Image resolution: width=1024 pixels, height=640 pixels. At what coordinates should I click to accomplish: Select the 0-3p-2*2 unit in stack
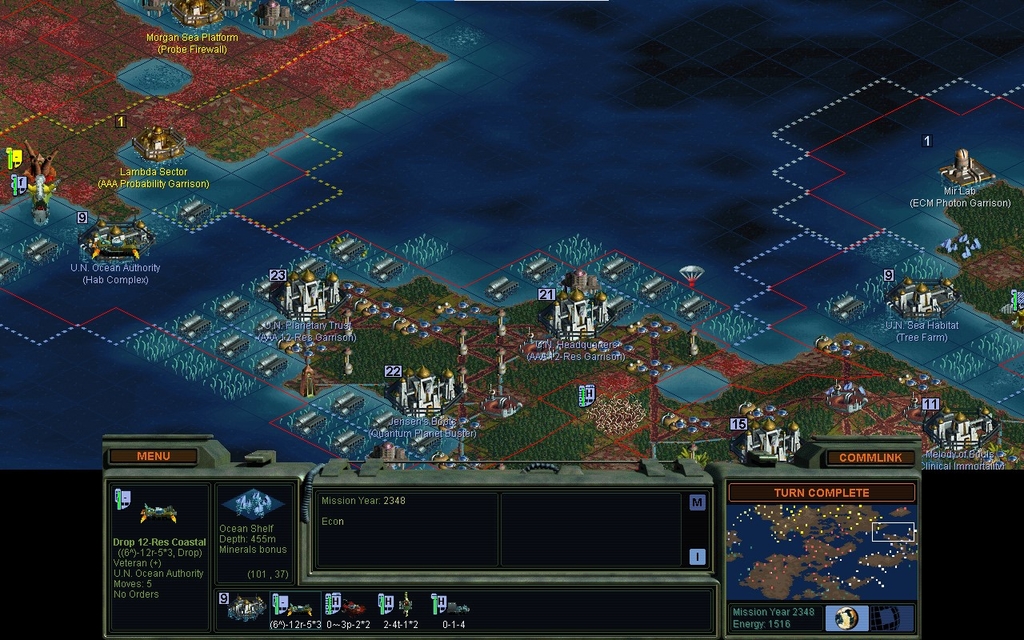tap(348, 606)
